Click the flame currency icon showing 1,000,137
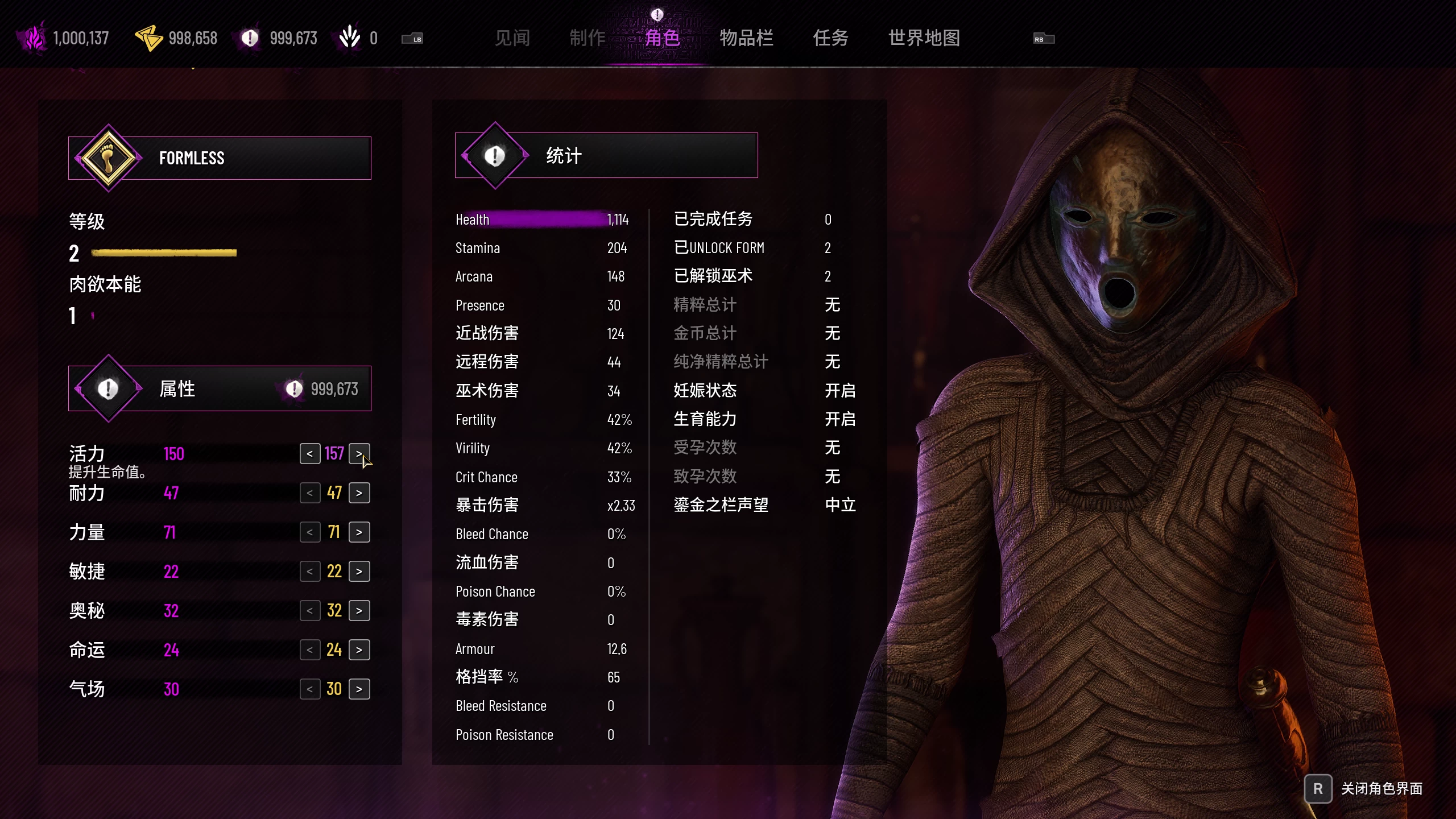The width and height of the screenshot is (1456, 819). [34, 38]
